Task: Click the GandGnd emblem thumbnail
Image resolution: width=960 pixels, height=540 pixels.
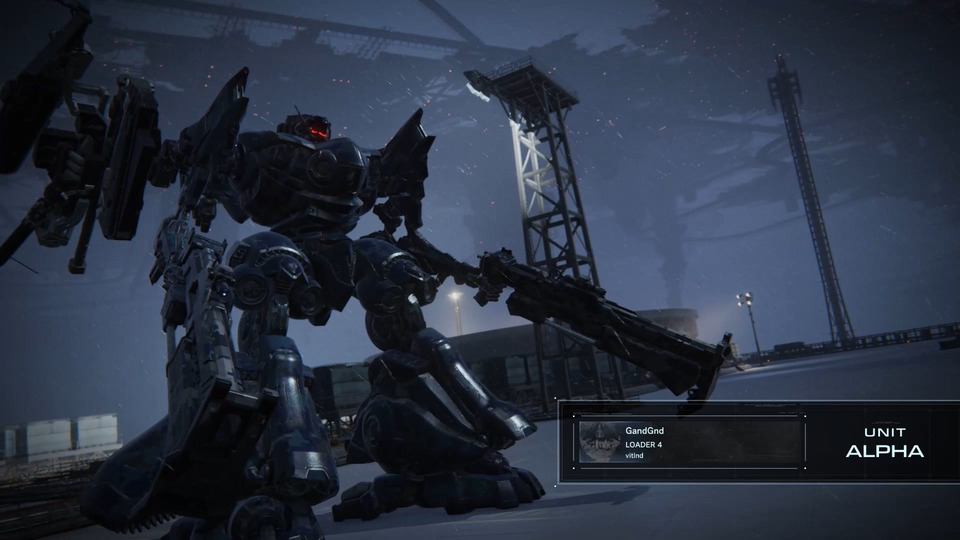Action: coord(599,442)
